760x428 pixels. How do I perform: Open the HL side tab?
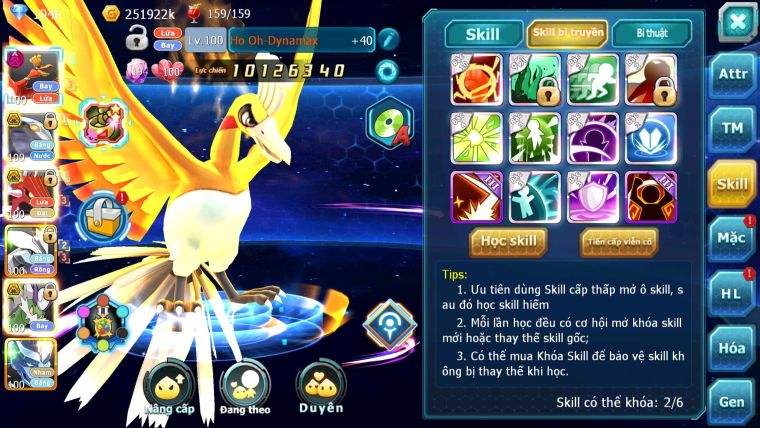pyautogui.click(x=732, y=294)
